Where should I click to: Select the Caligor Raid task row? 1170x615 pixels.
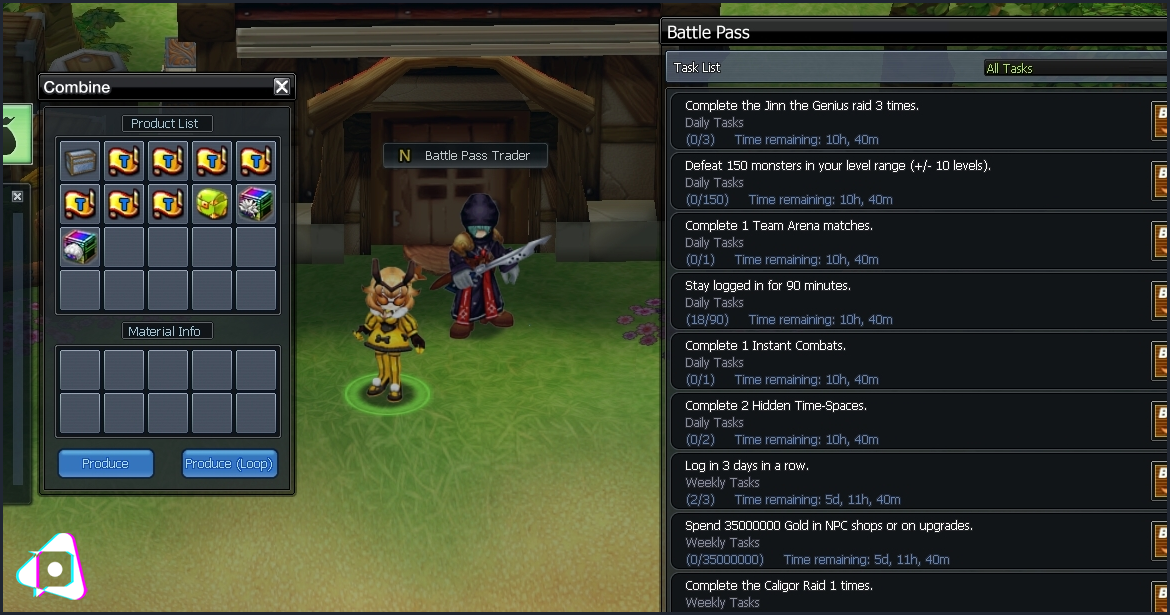910,594
